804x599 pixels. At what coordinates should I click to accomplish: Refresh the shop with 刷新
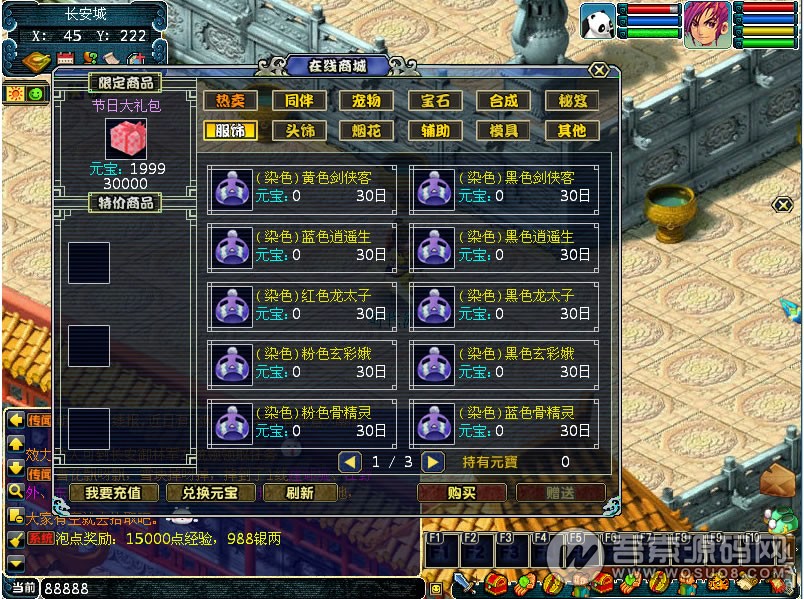(299, 493)
